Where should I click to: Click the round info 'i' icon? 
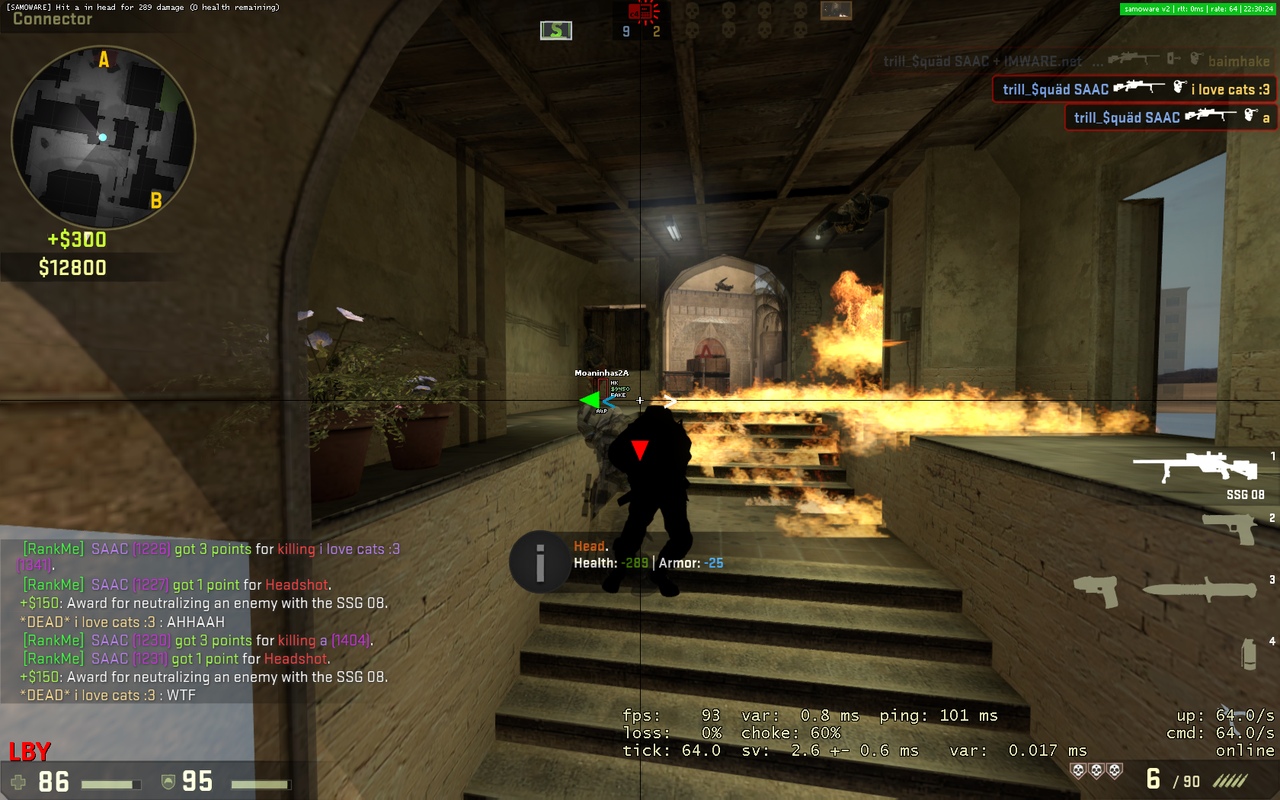pyautogui.click(x=539, y=563)
